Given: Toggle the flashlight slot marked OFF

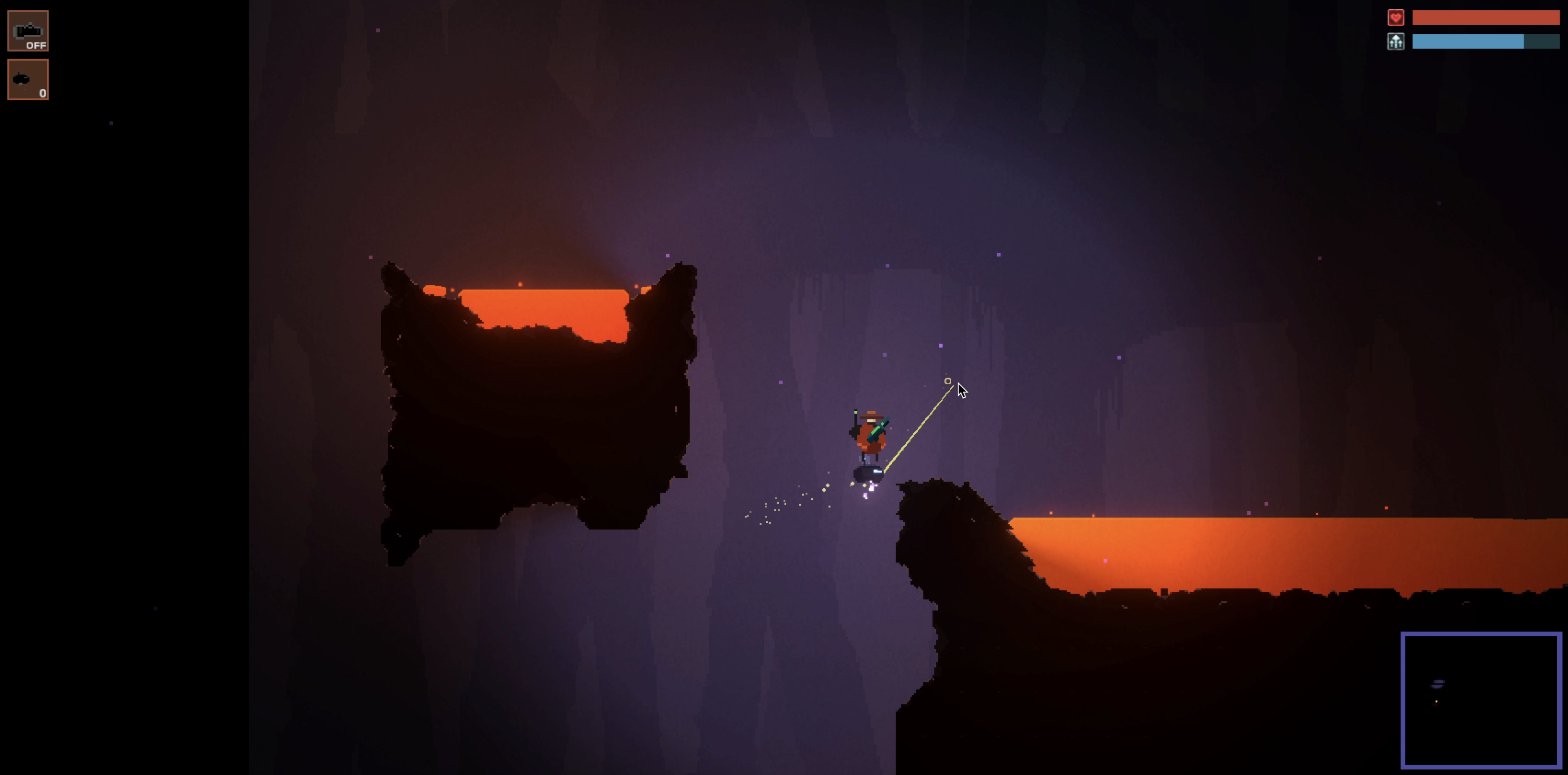Looking at the screenshot, I should coord(28,31).
